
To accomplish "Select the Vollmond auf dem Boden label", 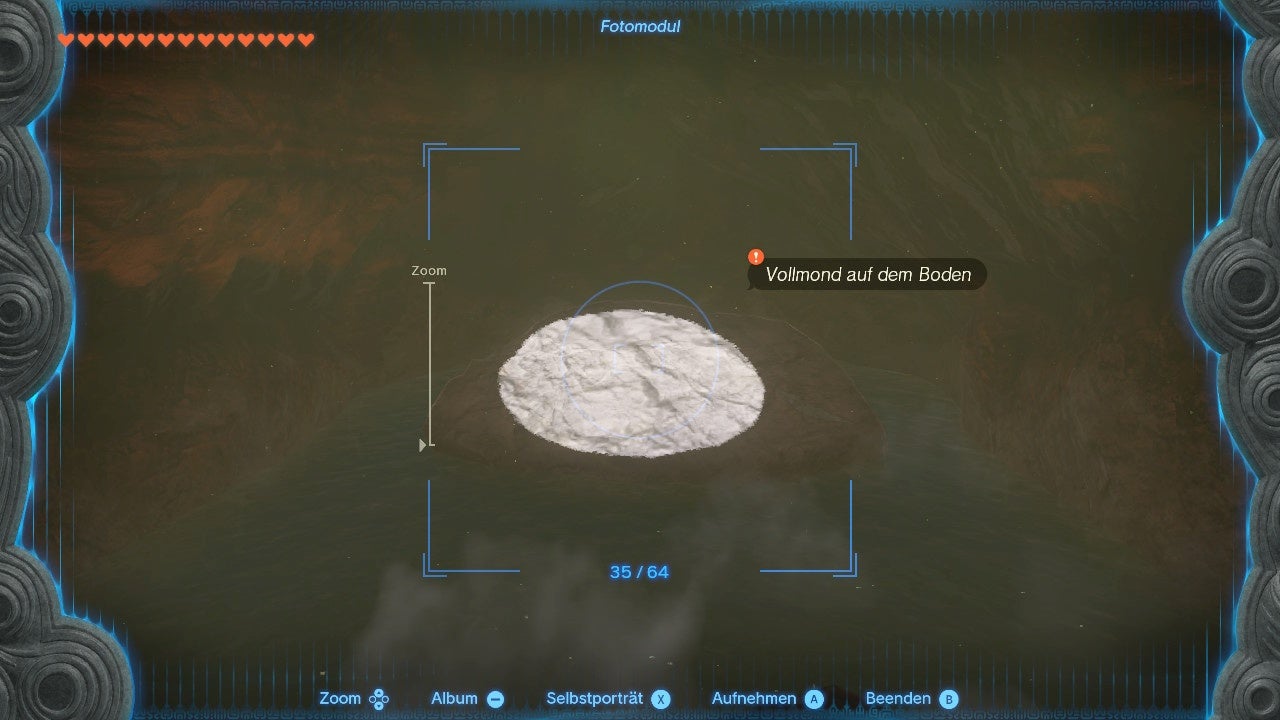I will (x=867, y=275).
